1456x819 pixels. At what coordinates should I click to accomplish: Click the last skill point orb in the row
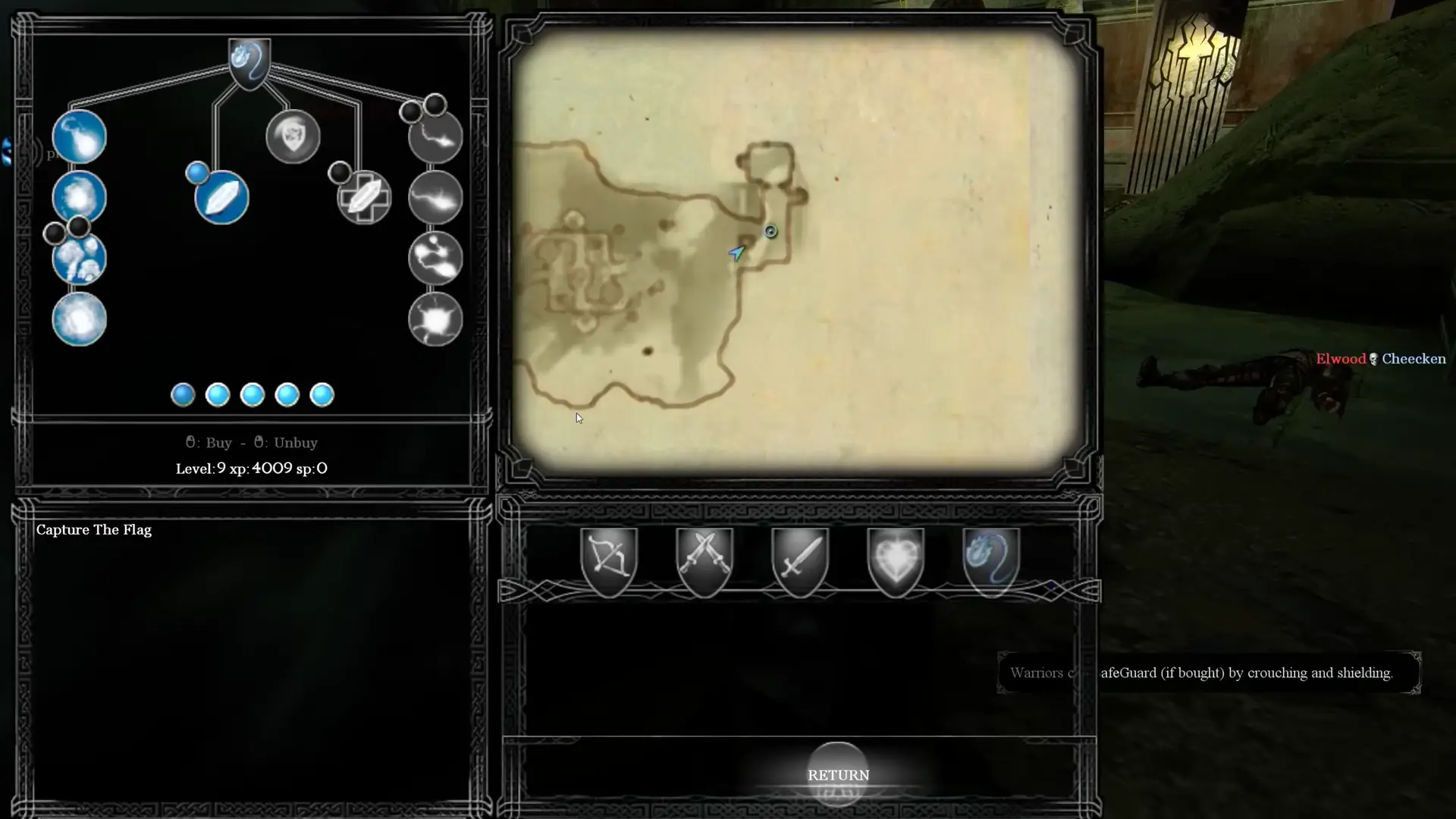pos(322,394)
